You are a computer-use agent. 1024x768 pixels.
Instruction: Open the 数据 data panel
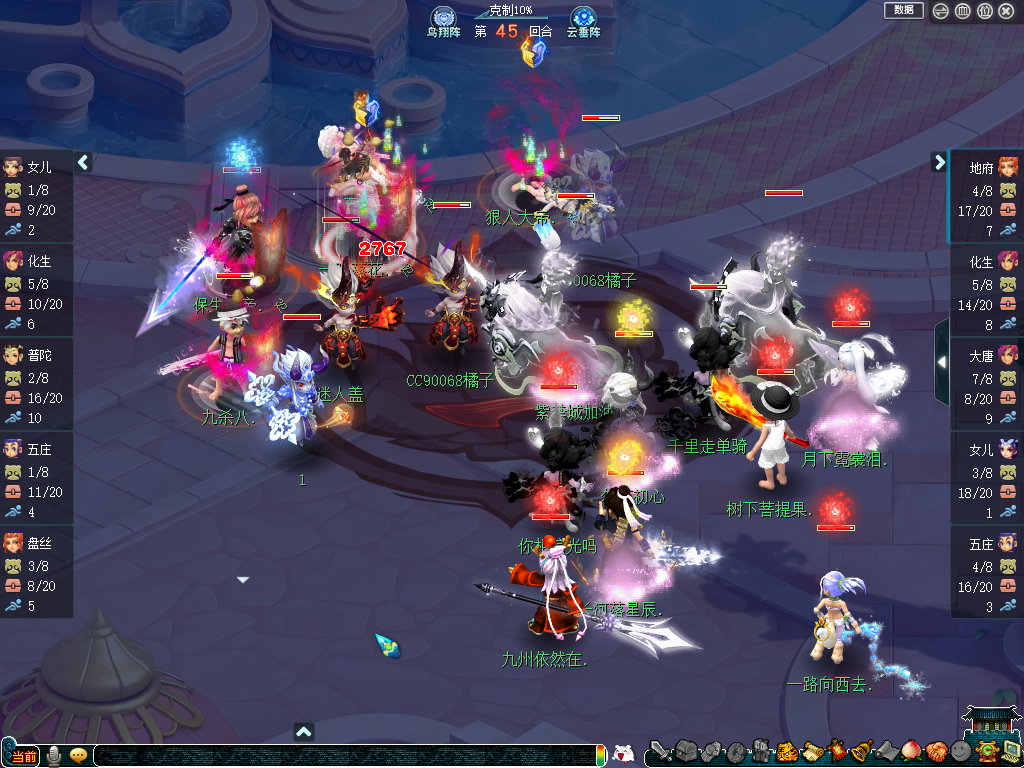coord(903,10)
